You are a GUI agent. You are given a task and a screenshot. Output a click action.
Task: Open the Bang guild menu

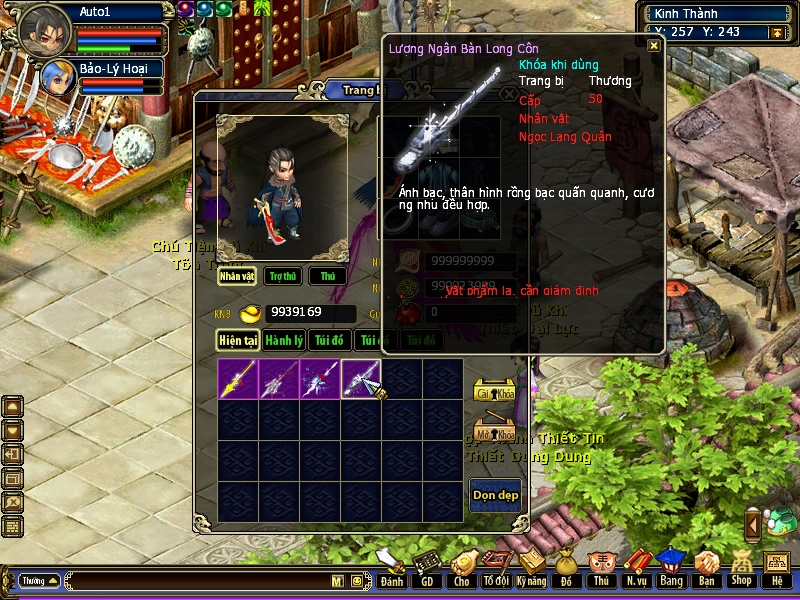pos(671,568)
